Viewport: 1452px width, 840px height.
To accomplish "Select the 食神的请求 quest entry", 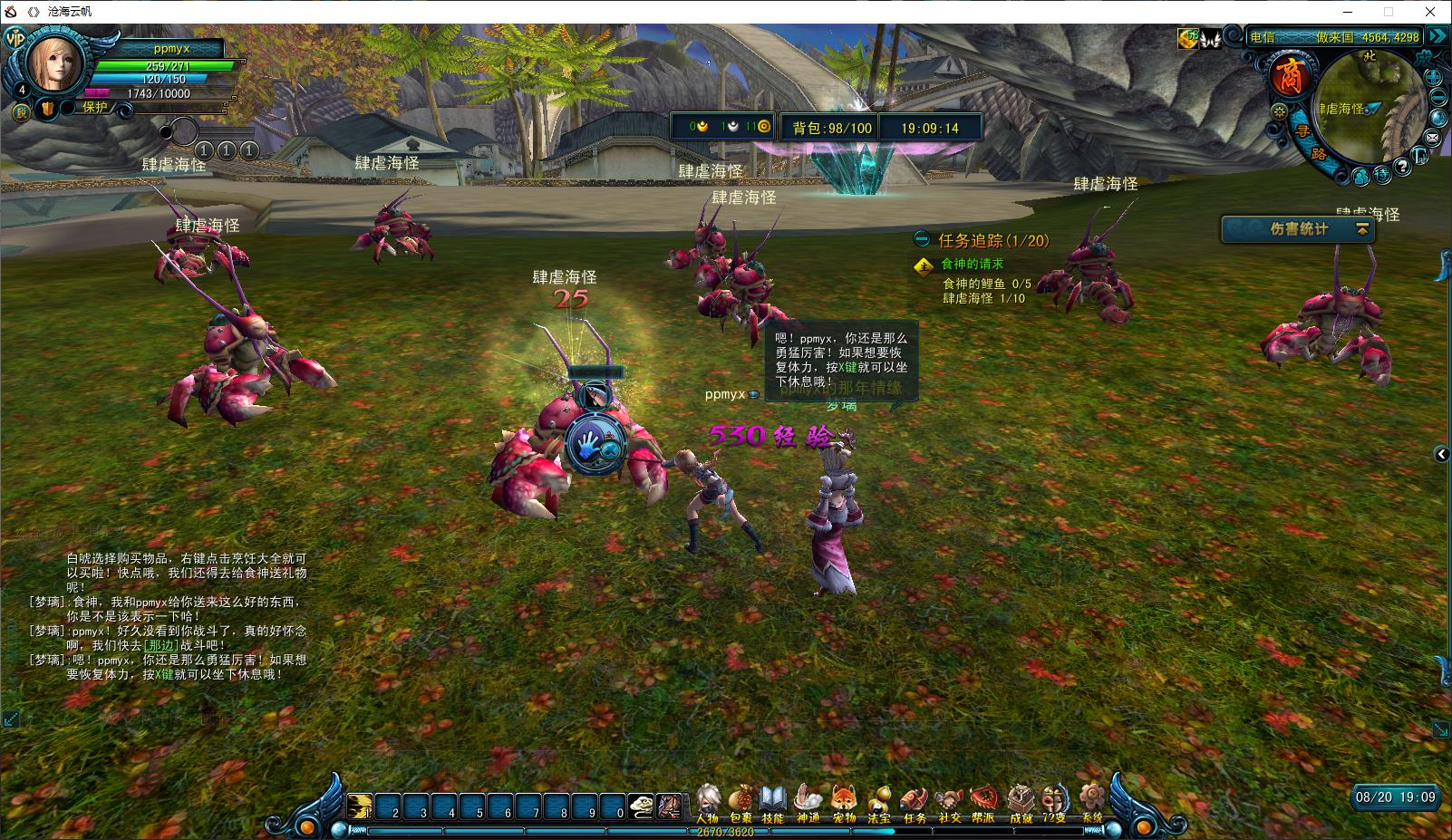I will (x=972, y=264).
